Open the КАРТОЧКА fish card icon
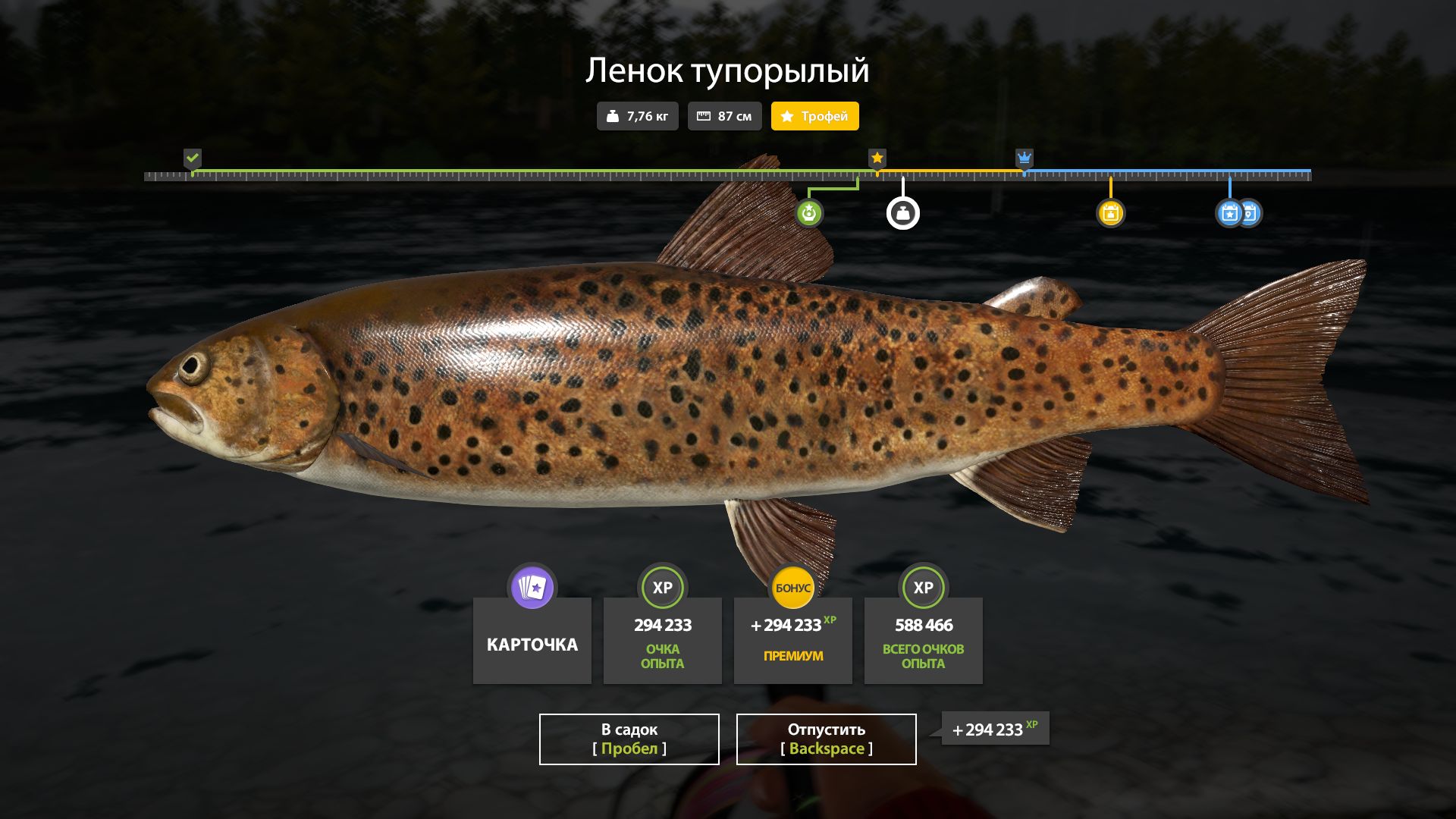This screenshot has height=819, width=1456. point(531,587)
